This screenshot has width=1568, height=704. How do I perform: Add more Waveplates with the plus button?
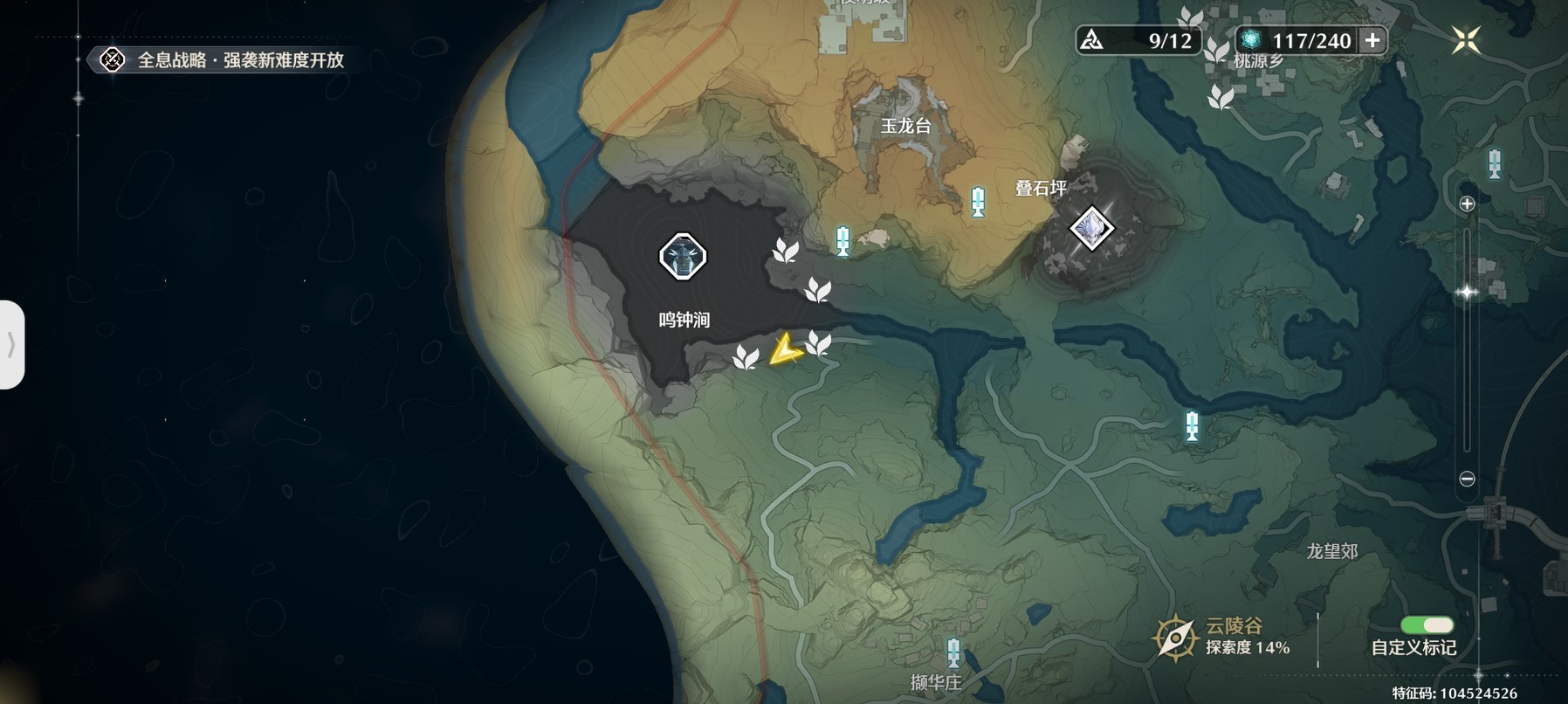coord(1372,40)
